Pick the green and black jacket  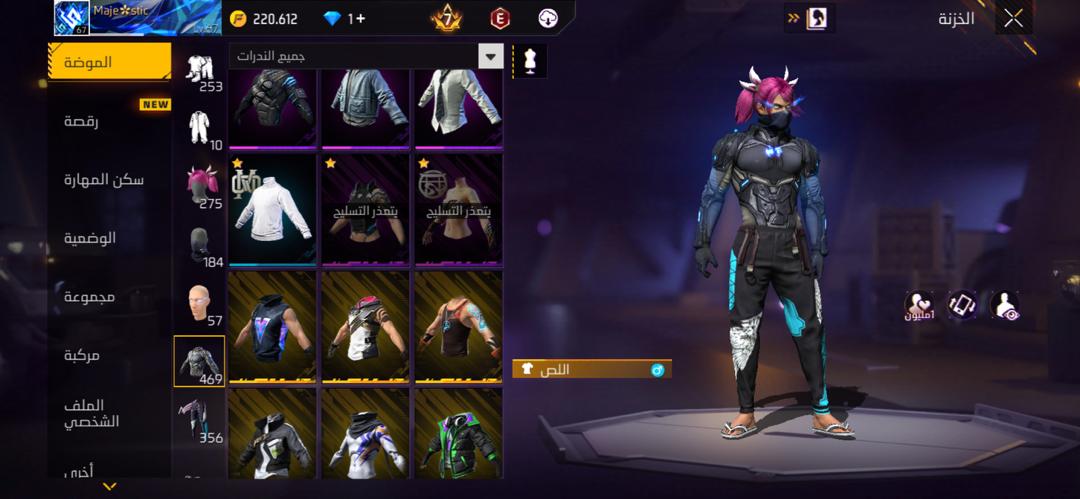[x=458, y=437]
